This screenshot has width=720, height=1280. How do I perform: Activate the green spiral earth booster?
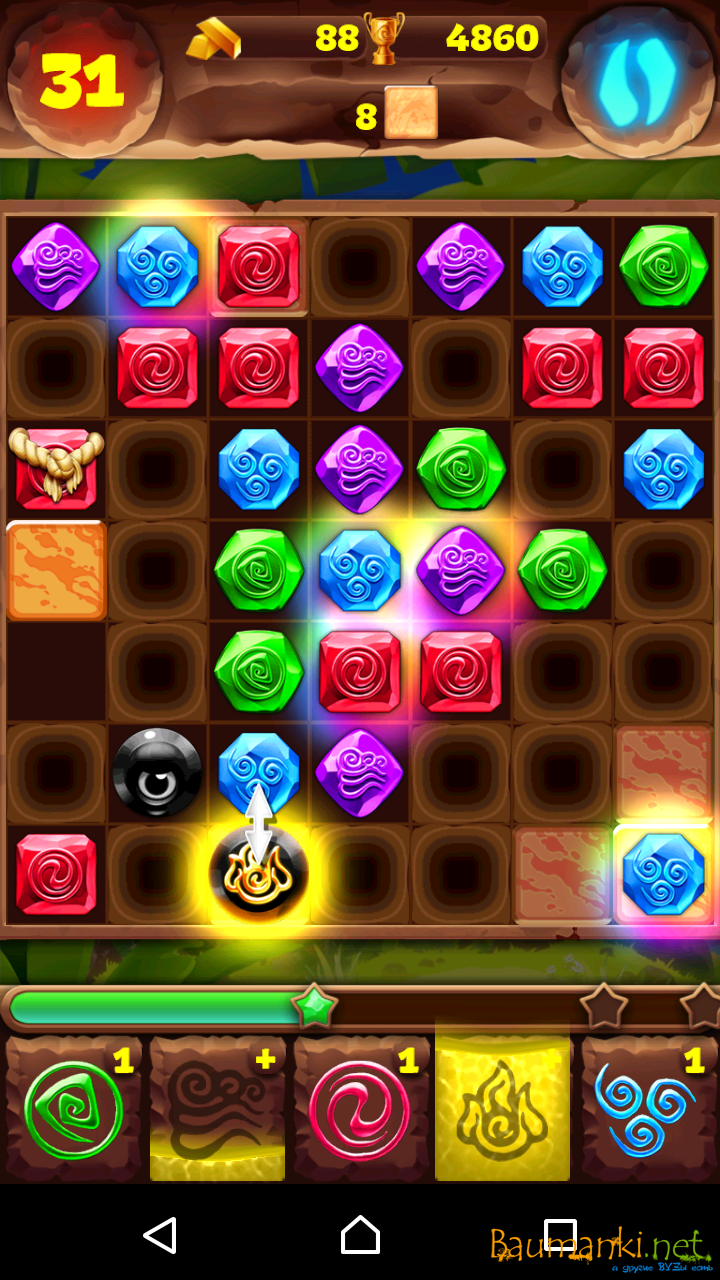tap(74, 1108)
